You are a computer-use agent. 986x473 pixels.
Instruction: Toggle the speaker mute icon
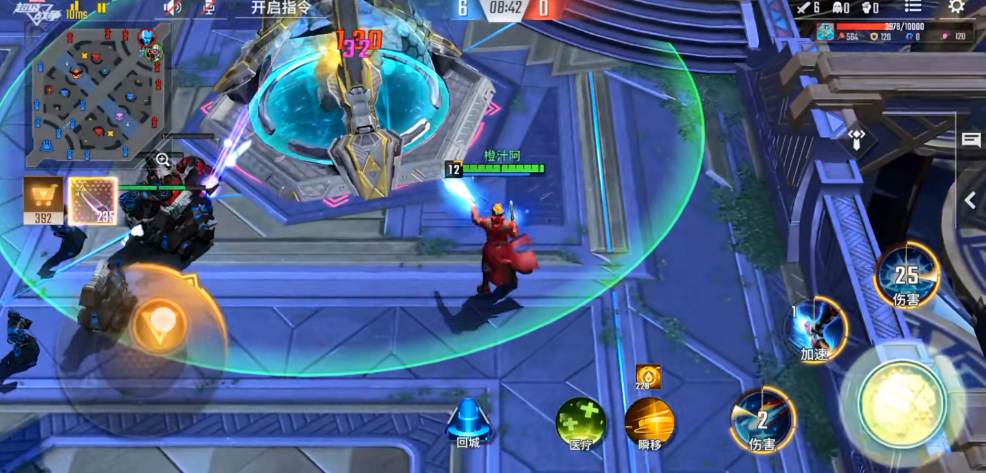[173, 8]
